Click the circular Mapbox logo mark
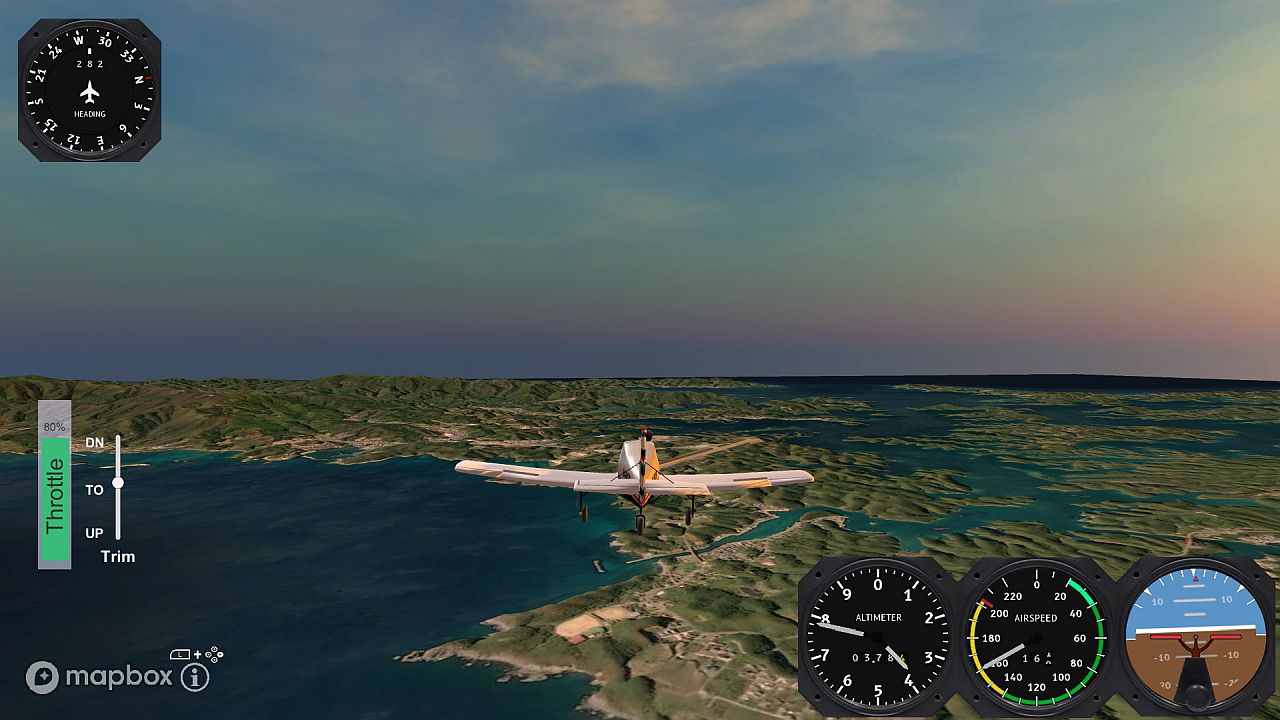The image size is (1280, 720). [43, 676]
